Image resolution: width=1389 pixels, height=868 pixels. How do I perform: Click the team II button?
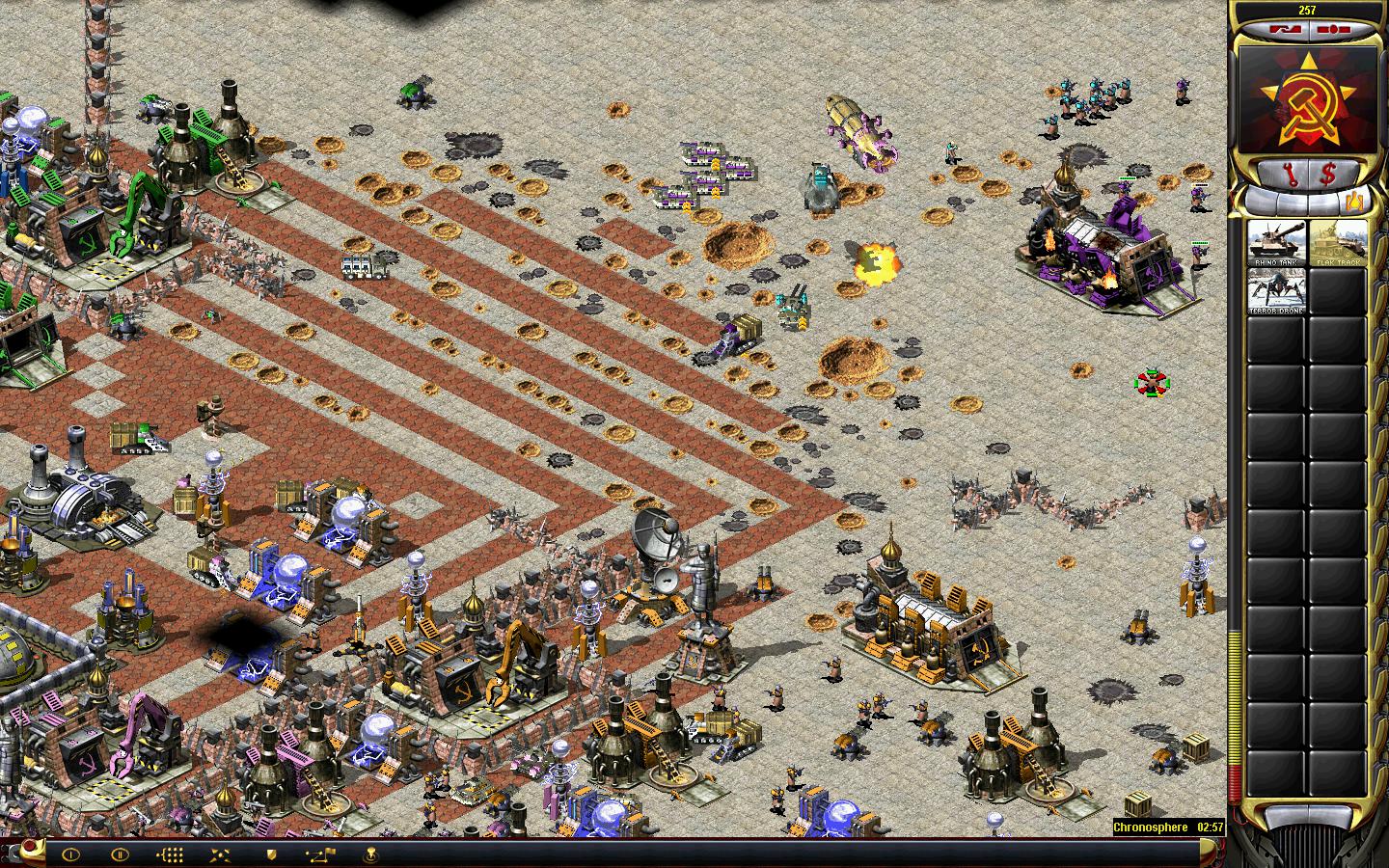[120, 854]
